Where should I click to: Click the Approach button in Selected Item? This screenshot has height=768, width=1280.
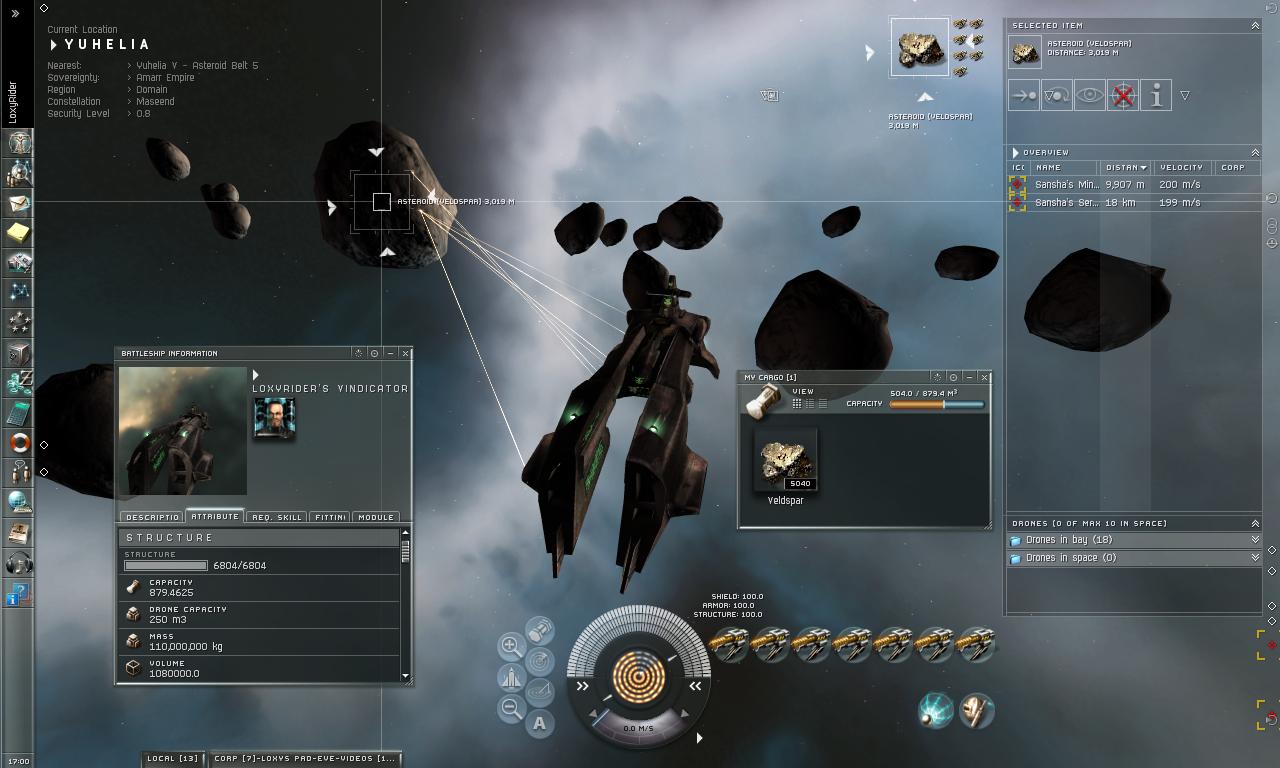1024,96
